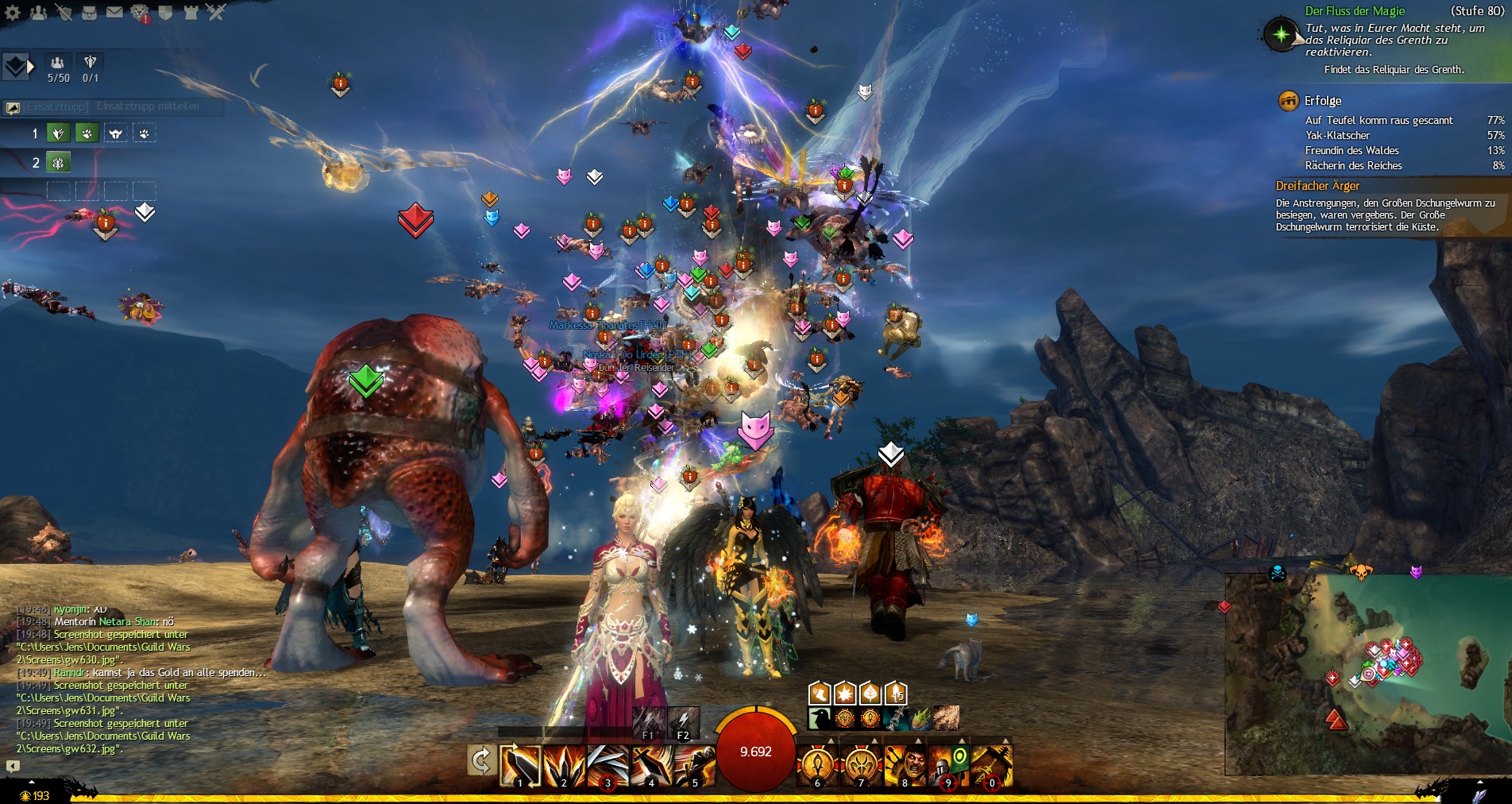Screen dimensions: 1512x804
Task: Open the World vs World tower icon
Action: coord(191,12)
